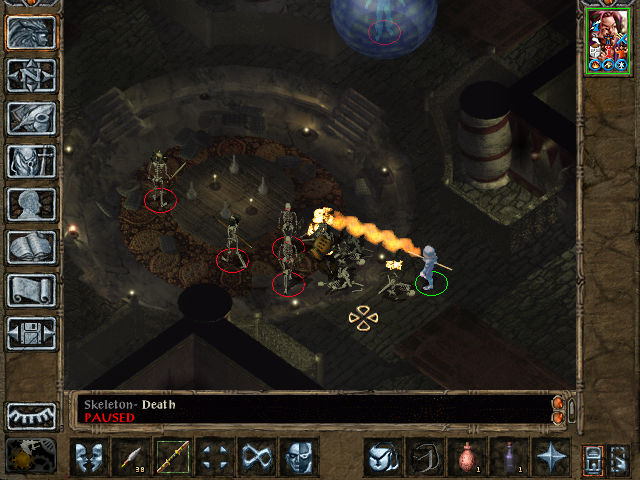
Task: Open the priest scroll screen
Action: point(31,290)
